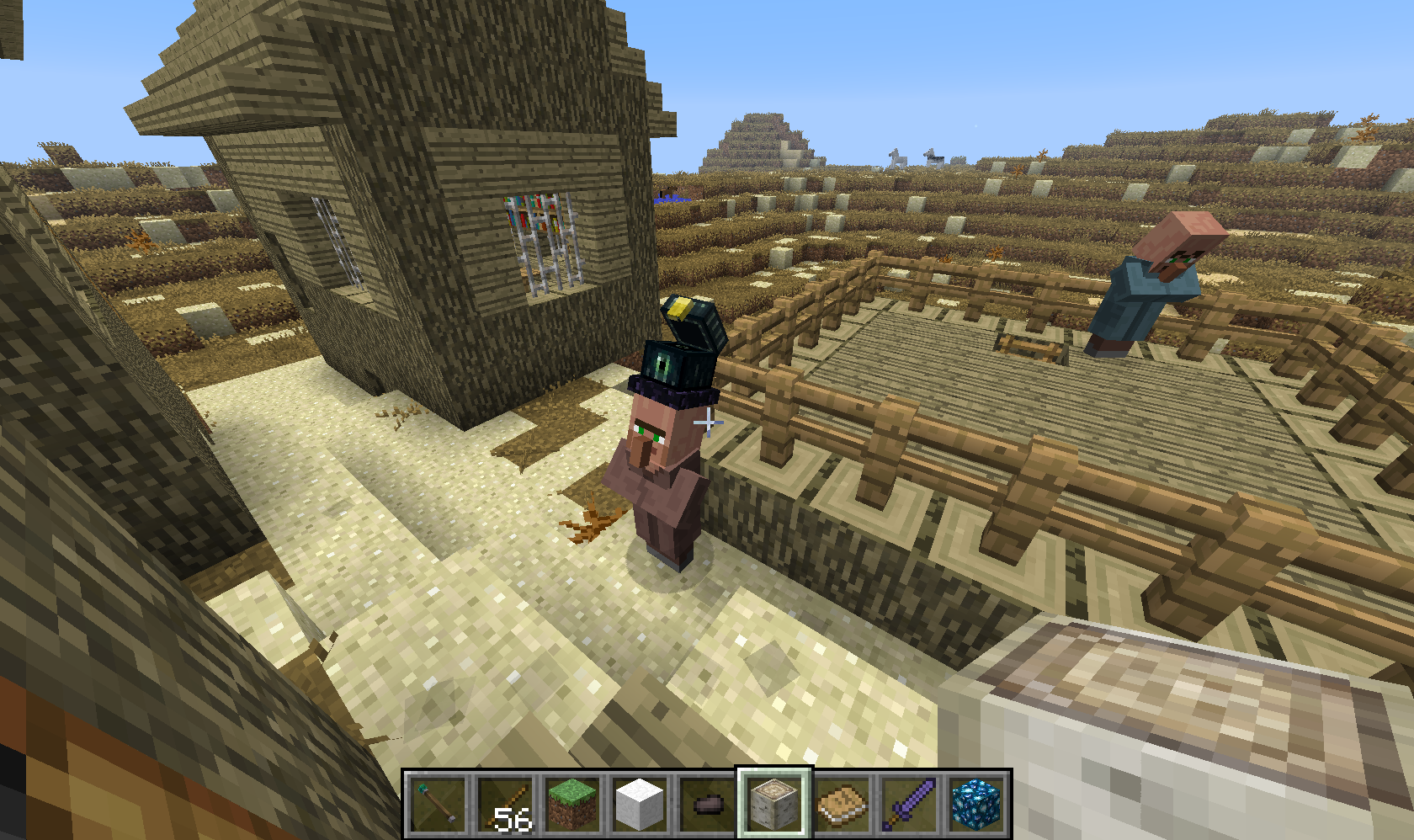The height and width of the screenshot is (840, 1414).
Task: Select the blue crystal block slot
Action: [976, 803]
